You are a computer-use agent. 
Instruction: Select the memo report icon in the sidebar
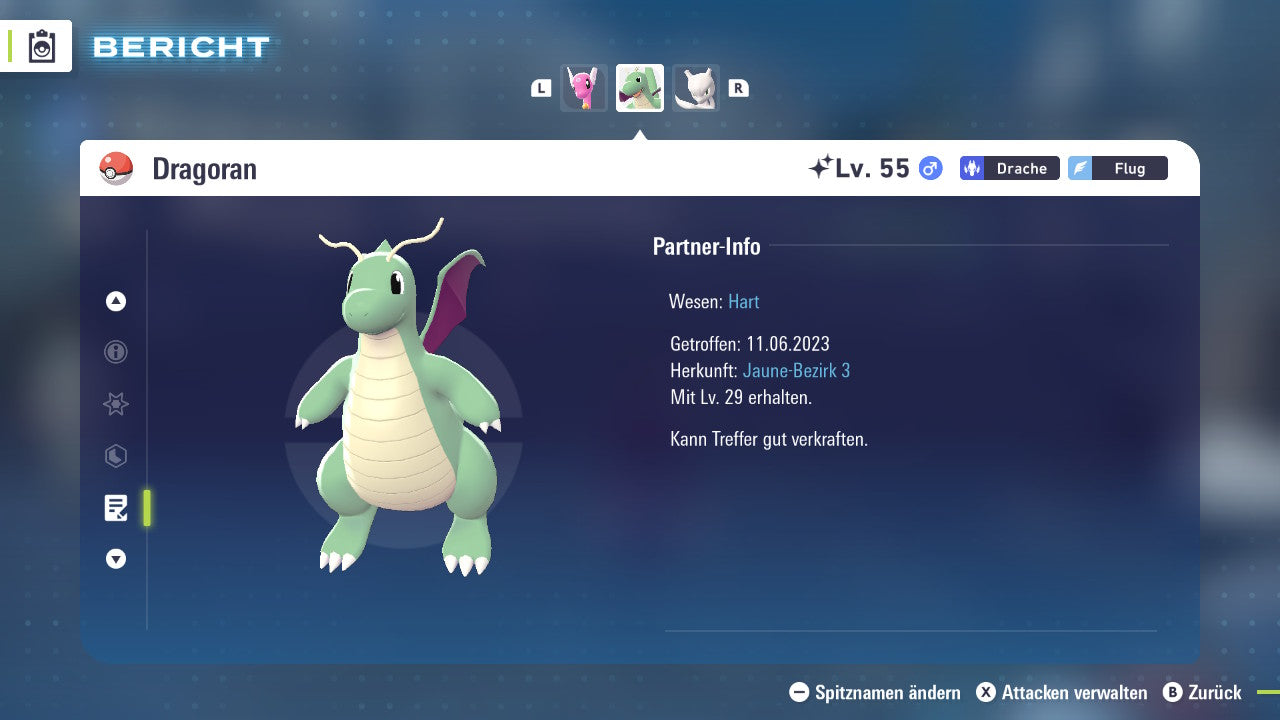[117, 508]
